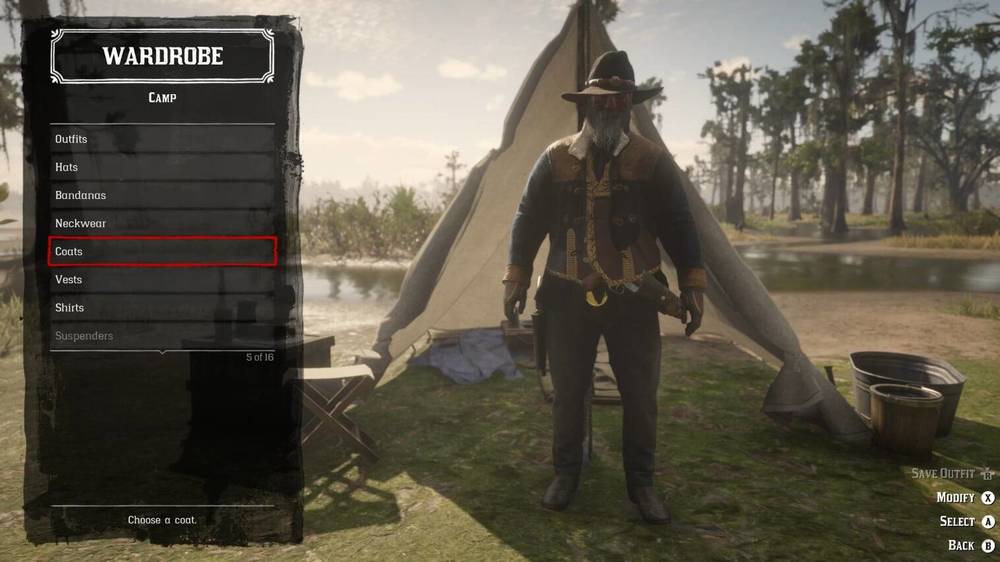Open the Vests category
This screenshot has width=1000, height=562.
162,279
